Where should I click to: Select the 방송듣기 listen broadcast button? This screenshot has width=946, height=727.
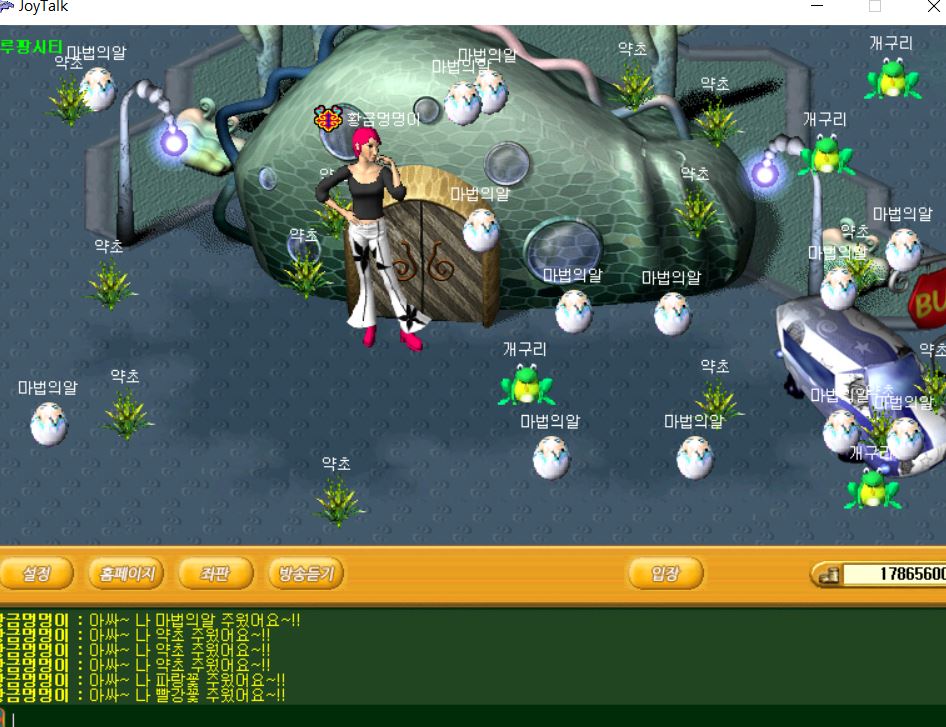pyautogui.click(x=306, y=574)
